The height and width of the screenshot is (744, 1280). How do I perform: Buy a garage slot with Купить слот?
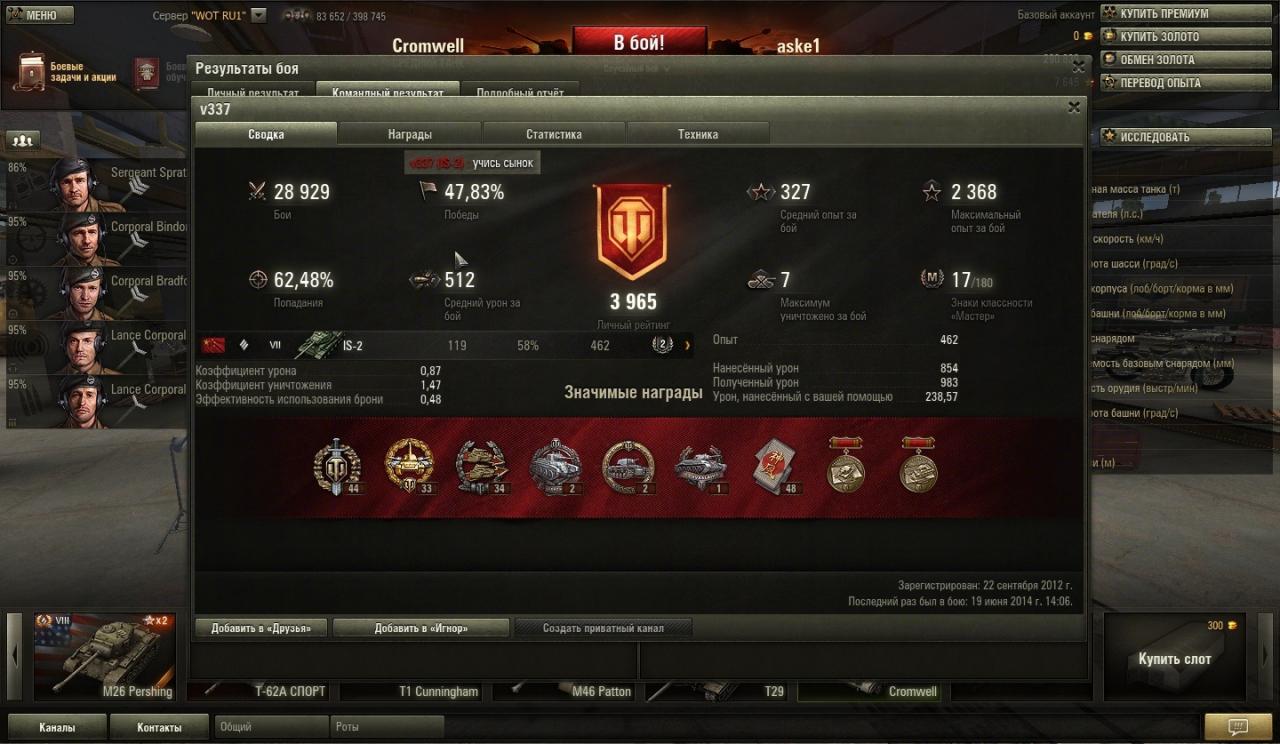[1174, 659]
